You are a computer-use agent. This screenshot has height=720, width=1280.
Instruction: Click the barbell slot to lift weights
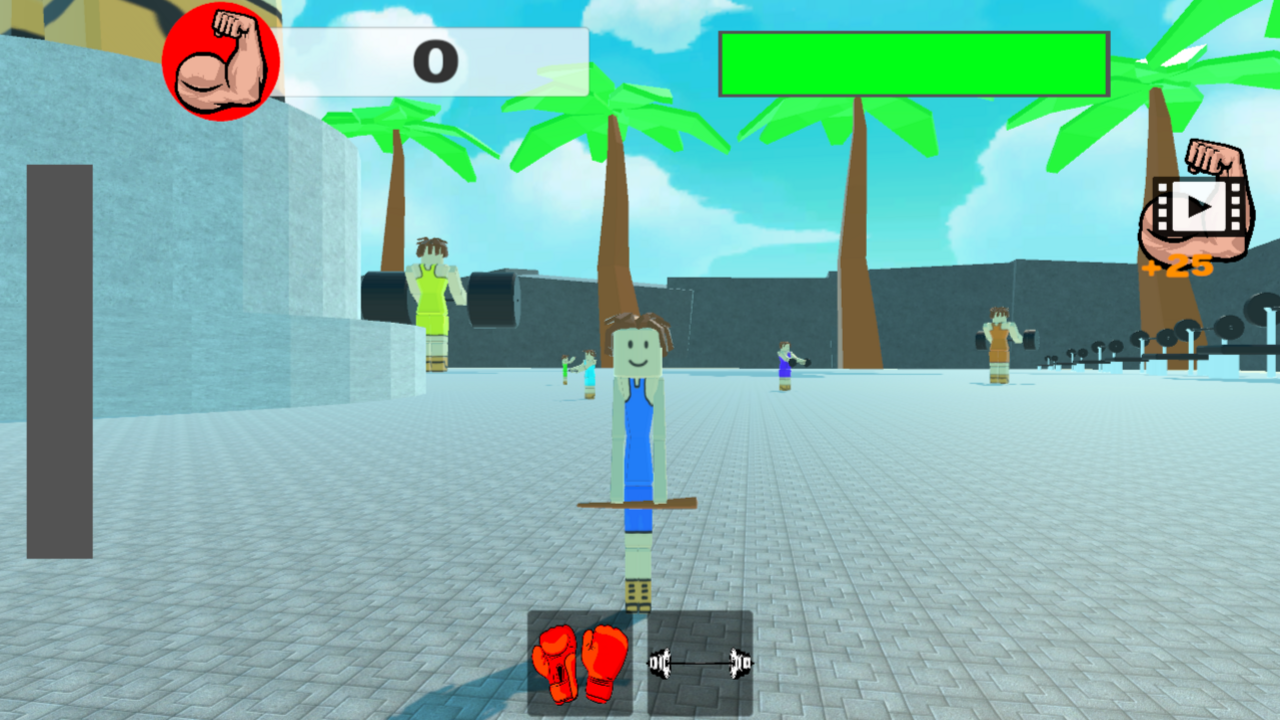click(x=698, y=662)
